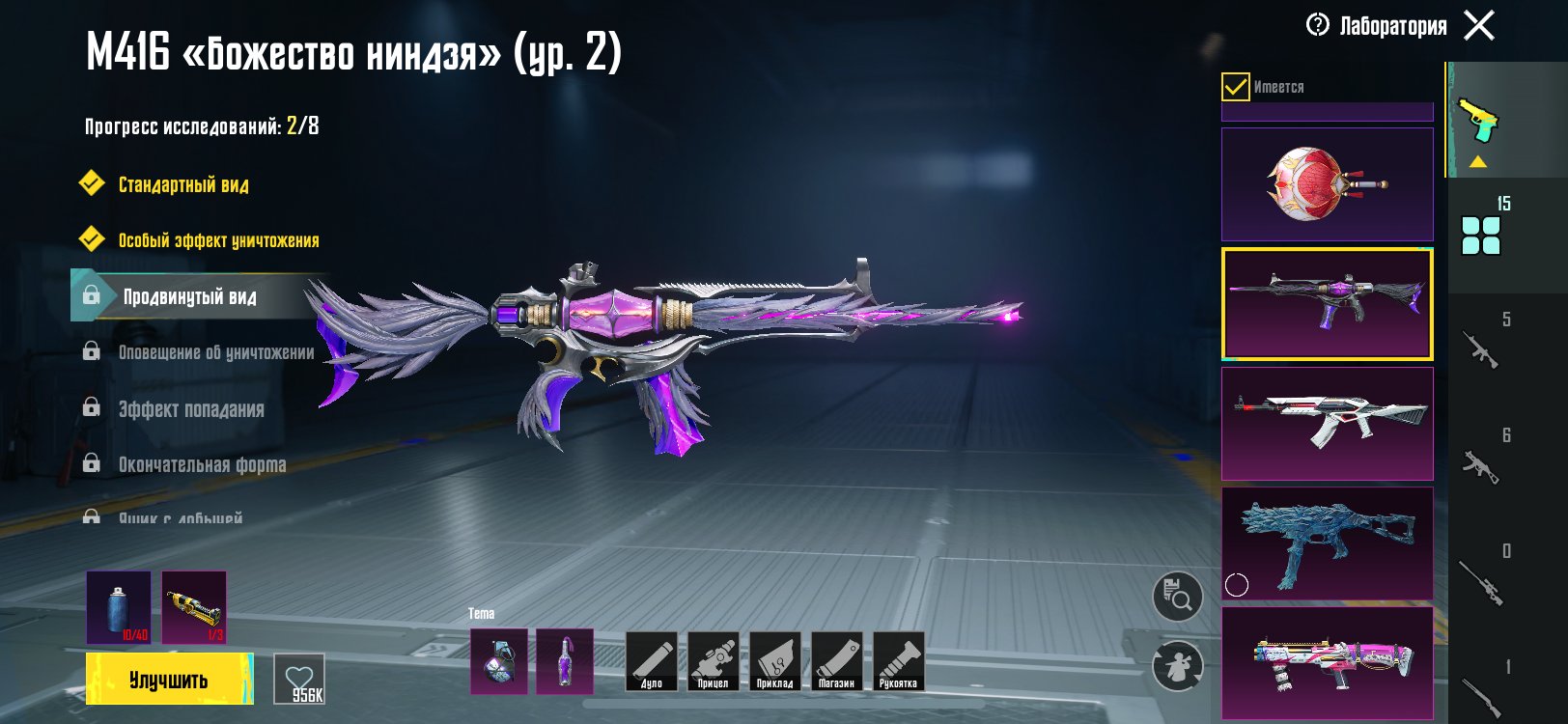Image resolution: width=1568 pixels, height=724 pixels.
Task: Choose Особый эффект уничтожения stage
Action: point(218,240)
